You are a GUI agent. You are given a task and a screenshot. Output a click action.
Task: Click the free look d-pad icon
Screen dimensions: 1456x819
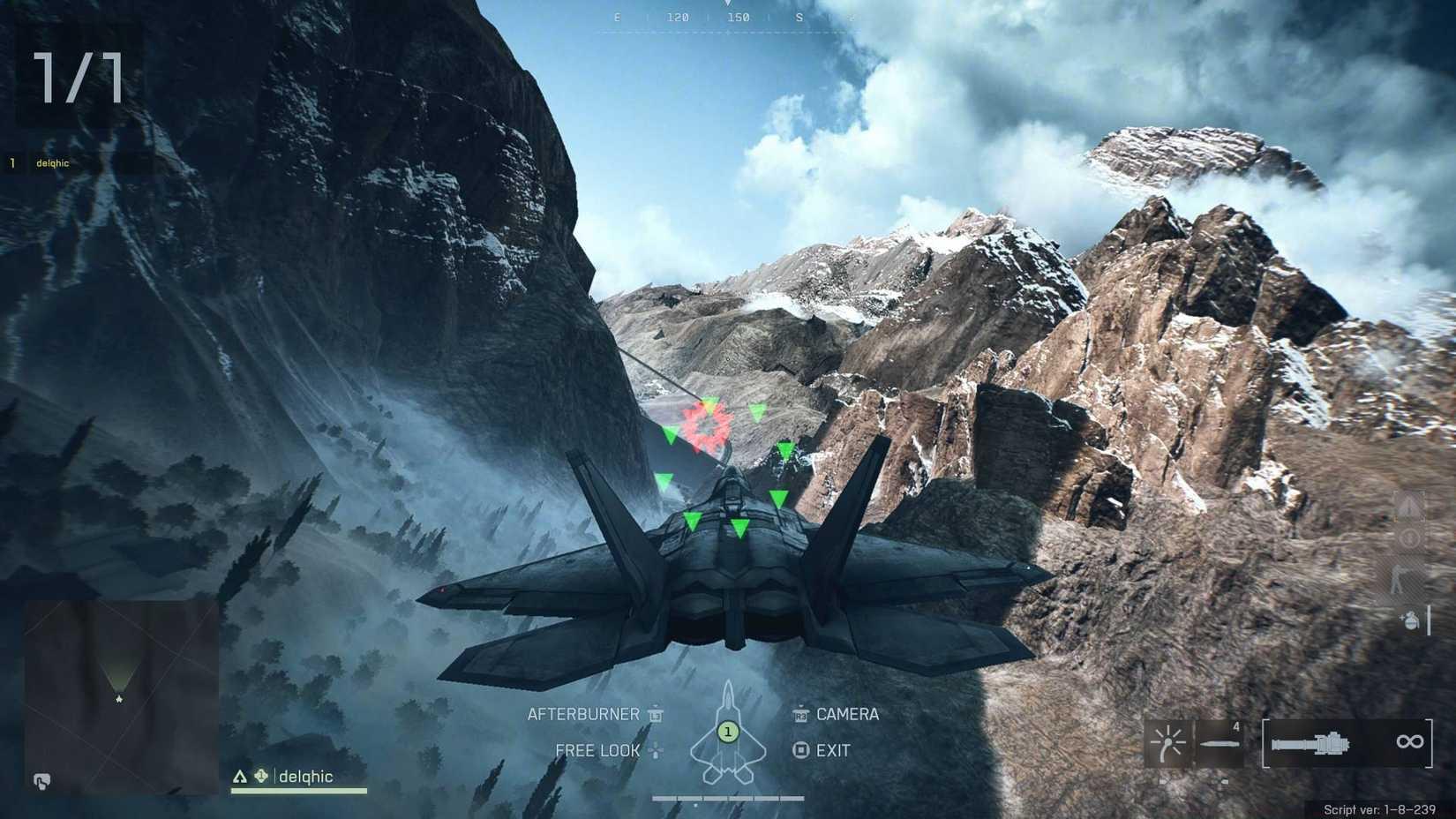pyautogui.click(x=656, y=750)
